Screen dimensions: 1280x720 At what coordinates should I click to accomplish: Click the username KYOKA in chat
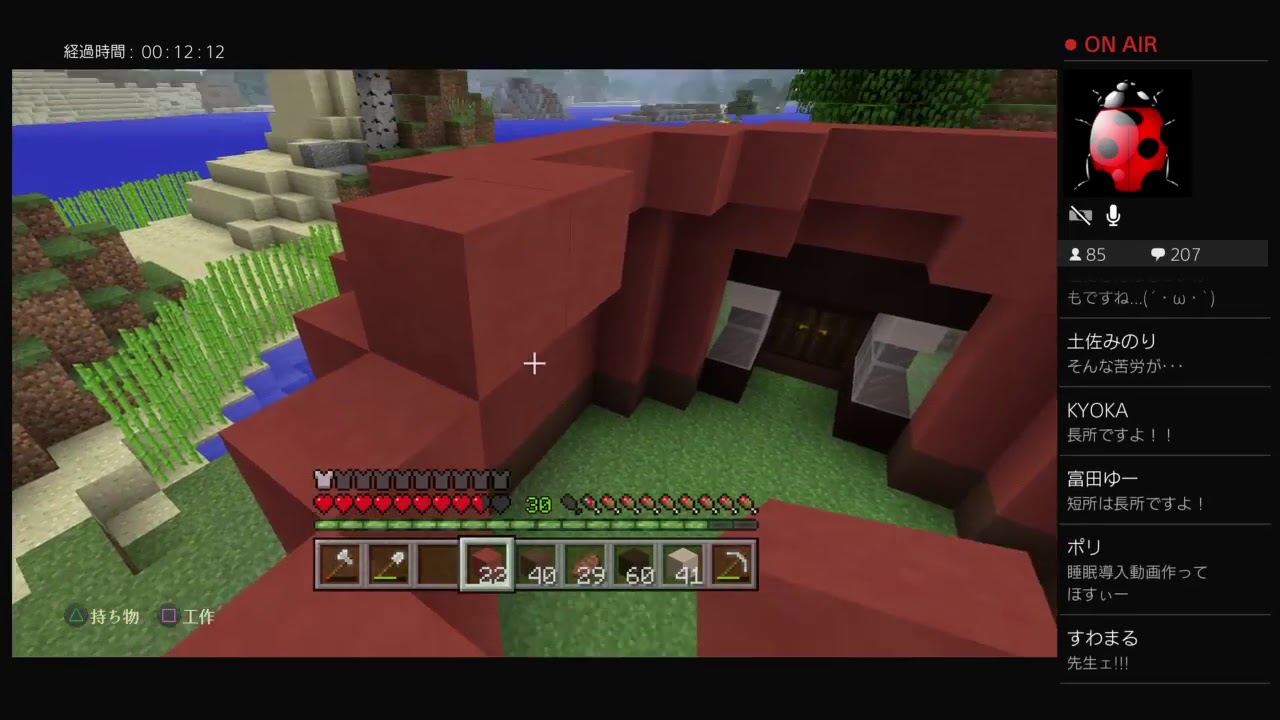coord(1097,410)
